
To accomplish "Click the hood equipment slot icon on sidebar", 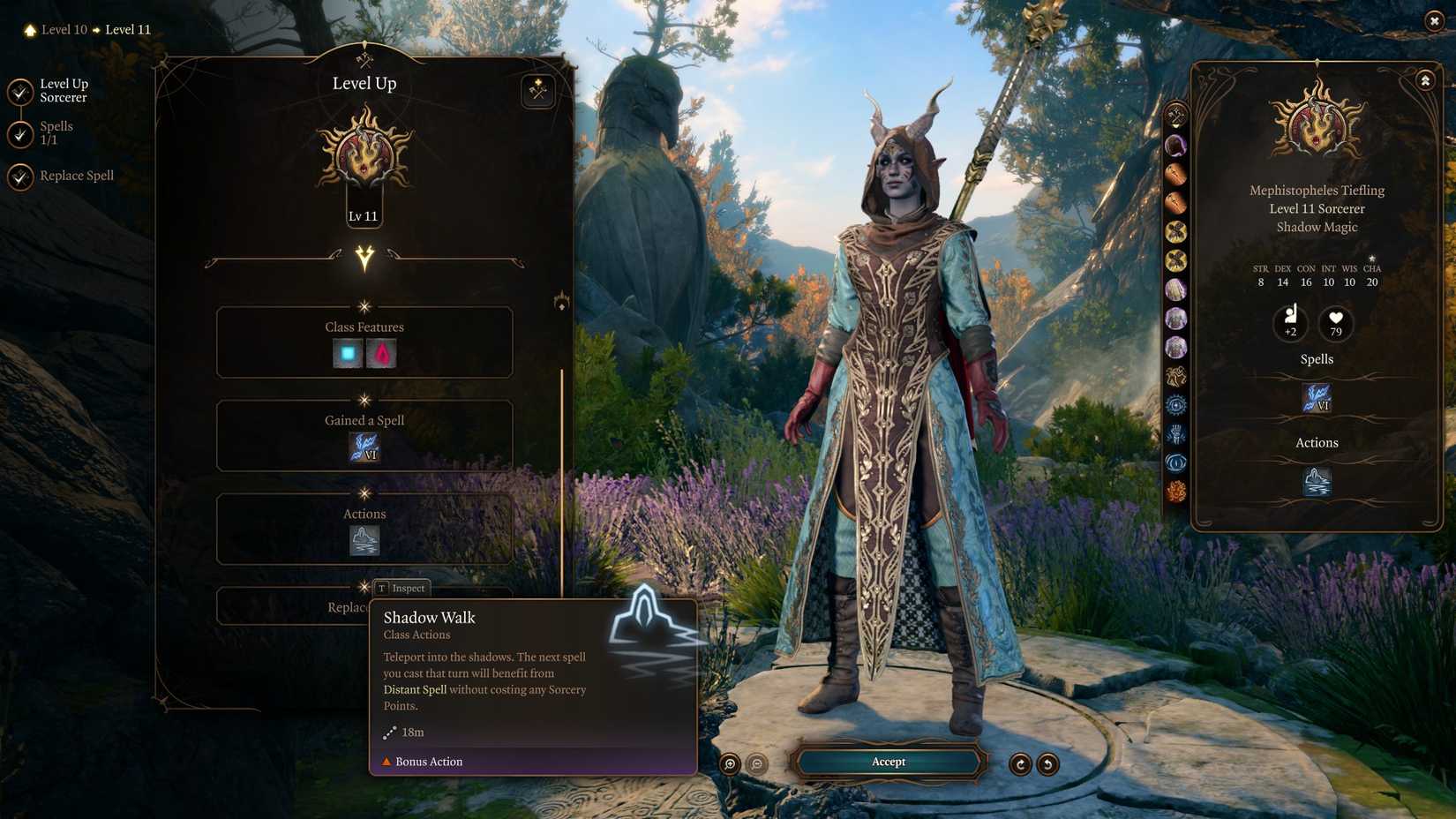I will point(1175,147).
